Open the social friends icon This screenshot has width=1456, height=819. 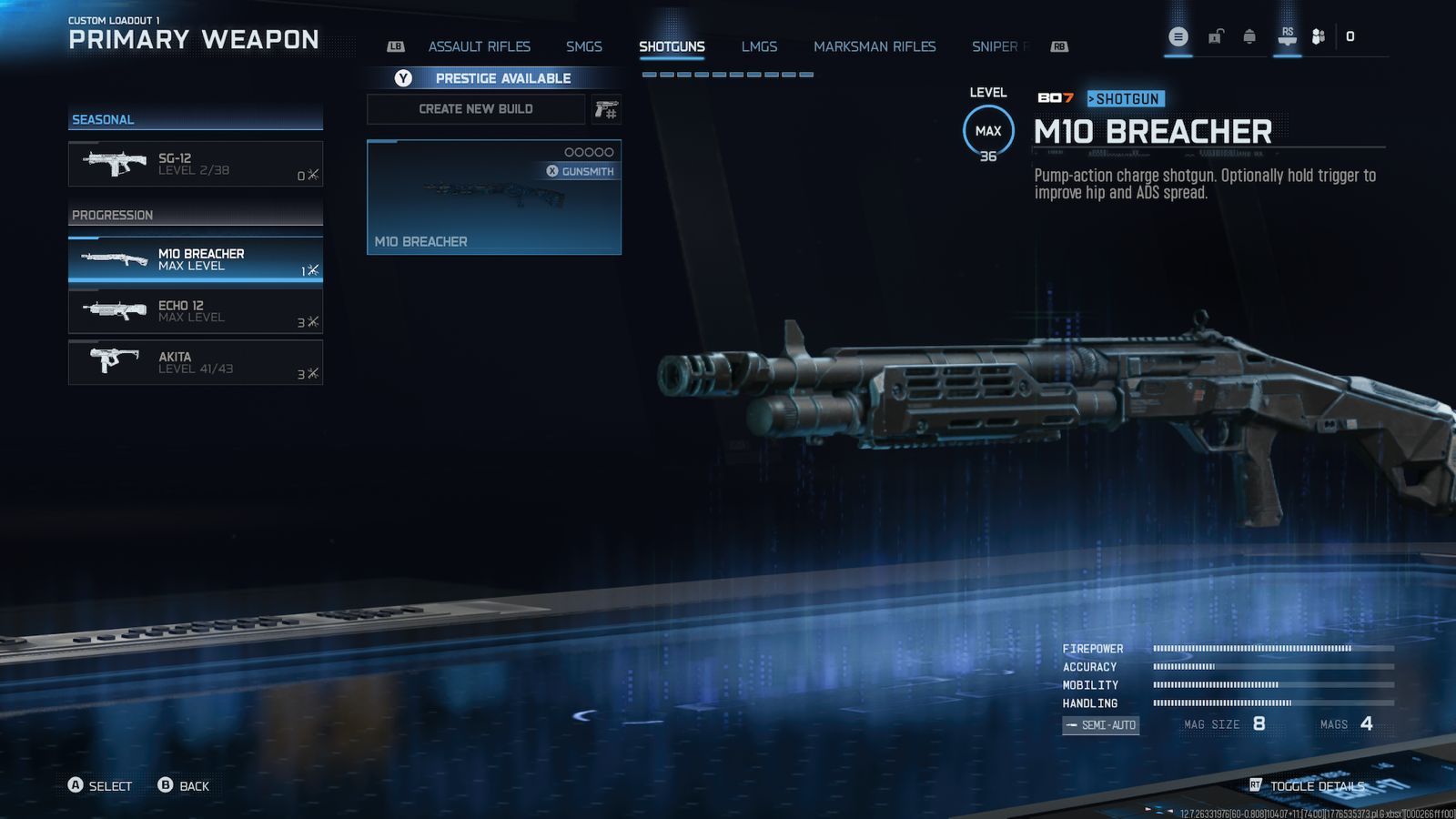pos(1318,37)
